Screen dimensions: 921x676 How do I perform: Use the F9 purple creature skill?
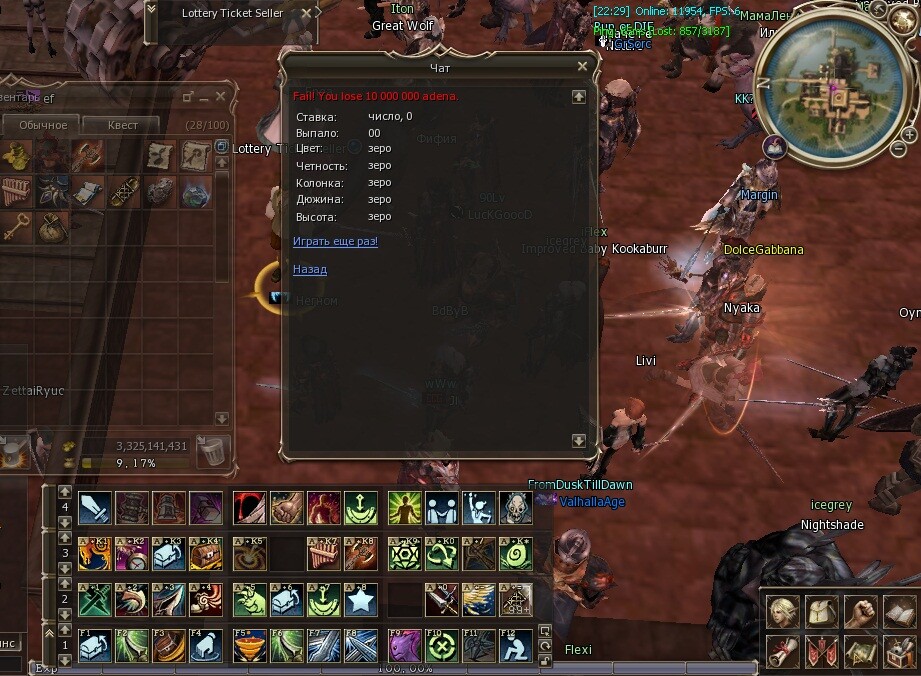point(405,645)
